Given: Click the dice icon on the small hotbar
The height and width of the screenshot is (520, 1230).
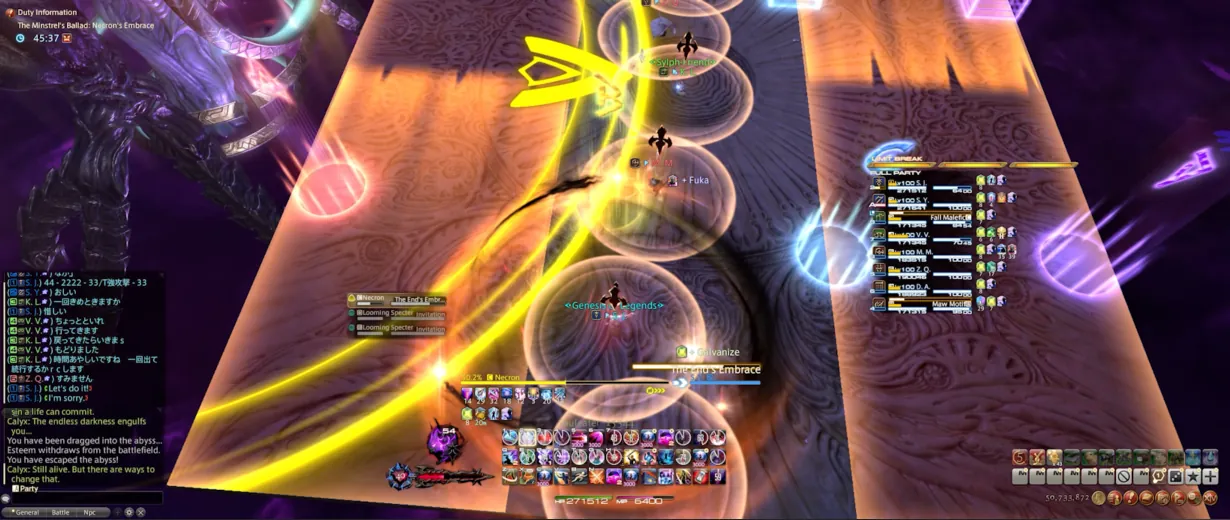Looking at the screenshot, I should 1176,476.
